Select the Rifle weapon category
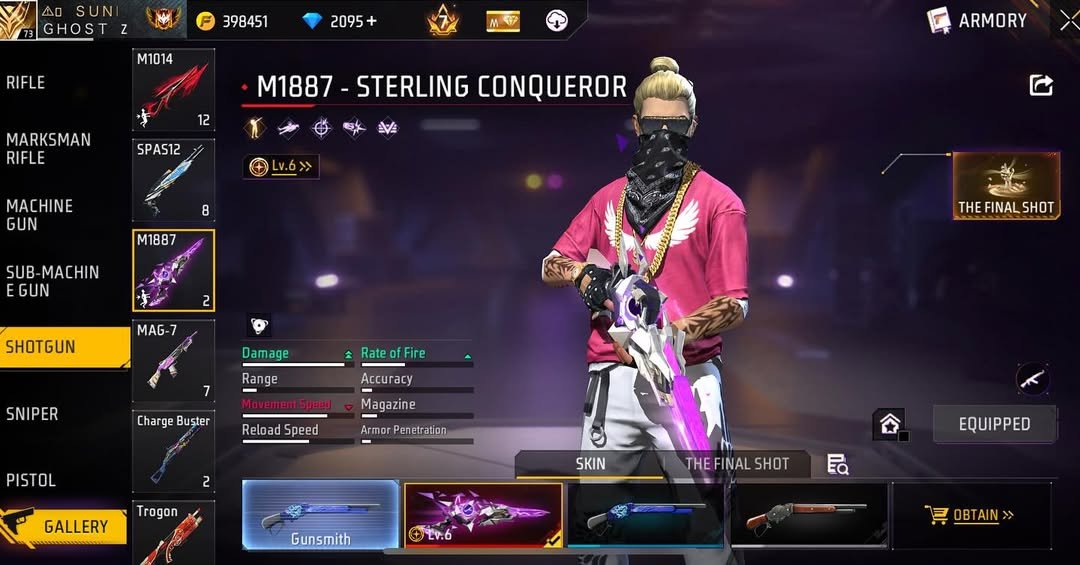Viewport: 1080px width, 565px height. point(27,83)
